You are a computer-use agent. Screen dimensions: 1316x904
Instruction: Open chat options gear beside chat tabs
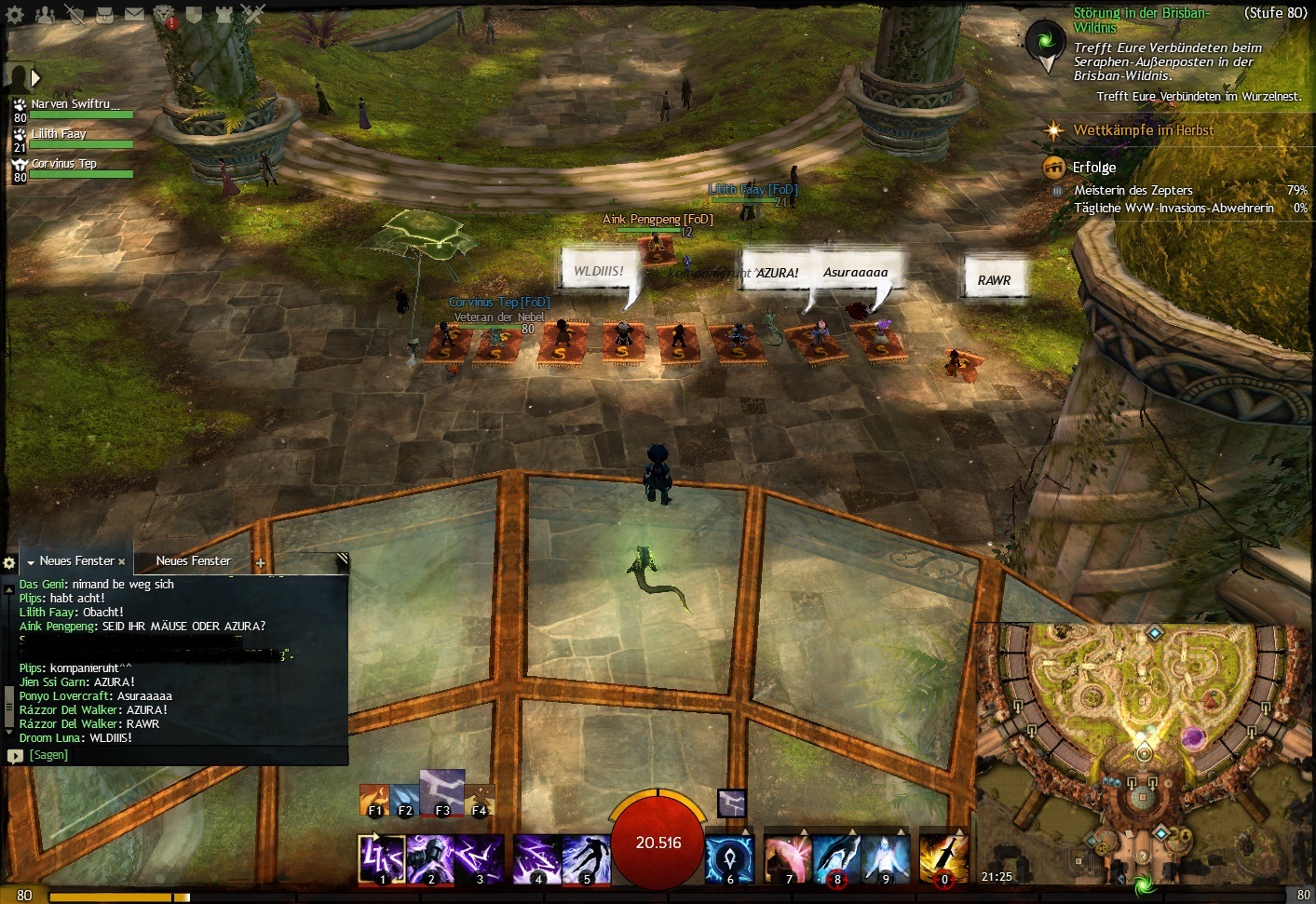coord(9,562)
